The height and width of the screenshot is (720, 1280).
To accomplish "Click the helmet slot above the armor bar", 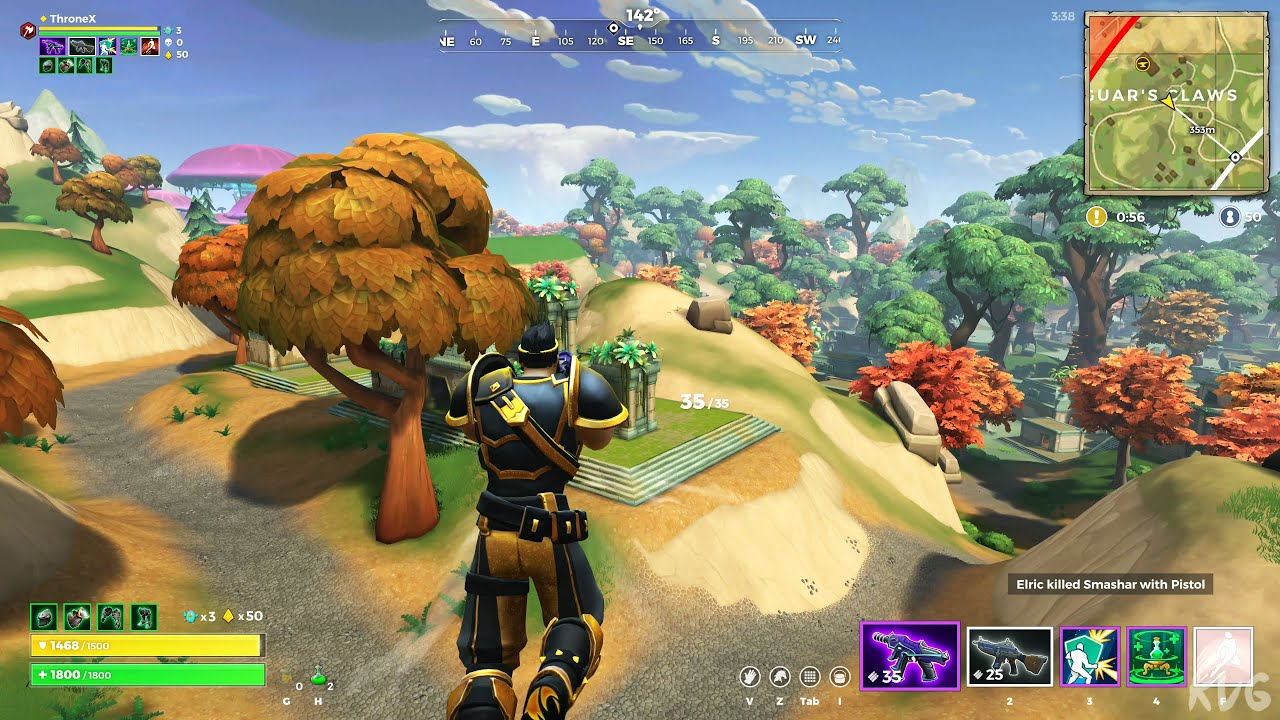I will pos(43,616).
